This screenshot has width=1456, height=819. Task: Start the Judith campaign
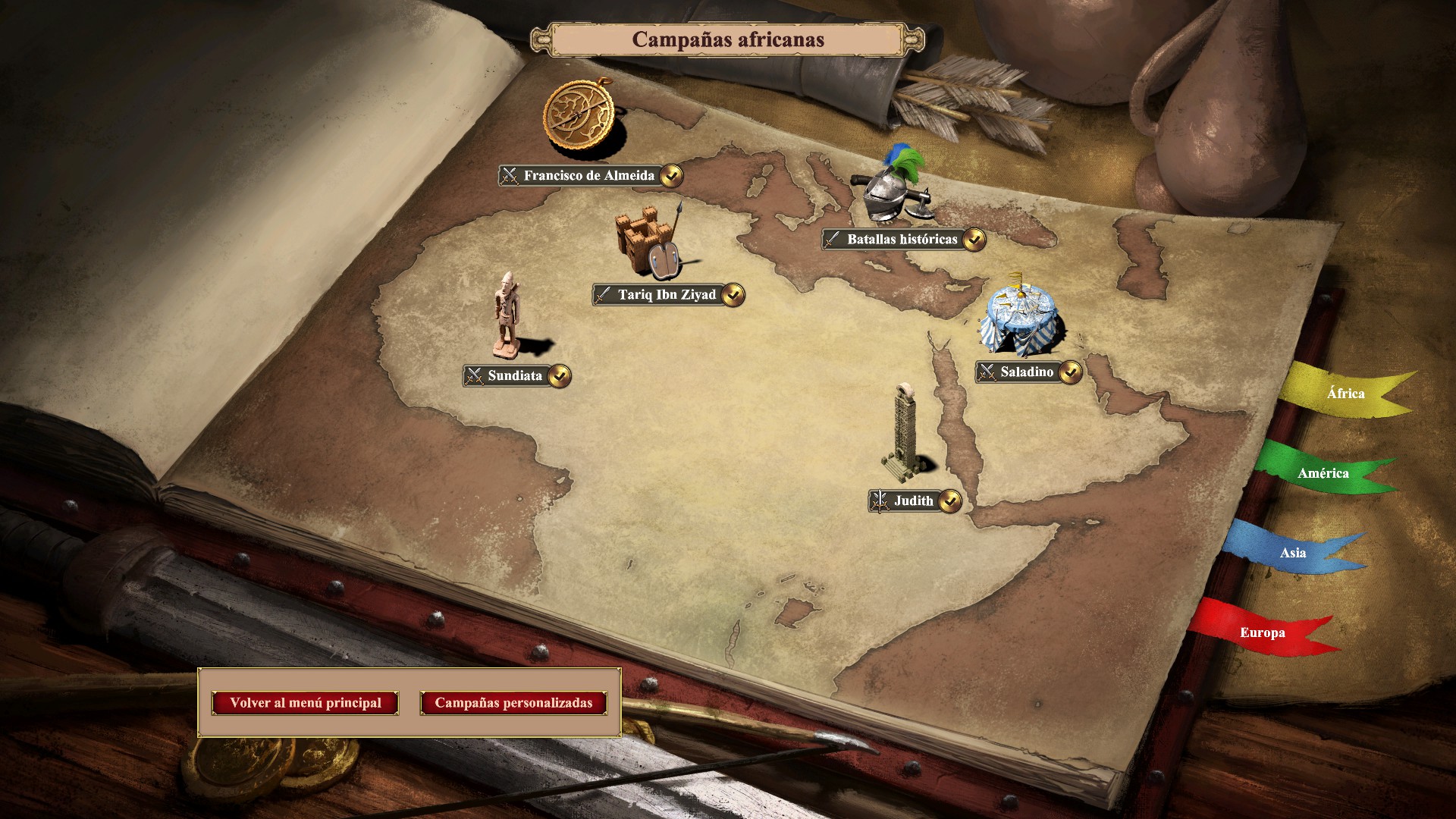tap(913, 501)
